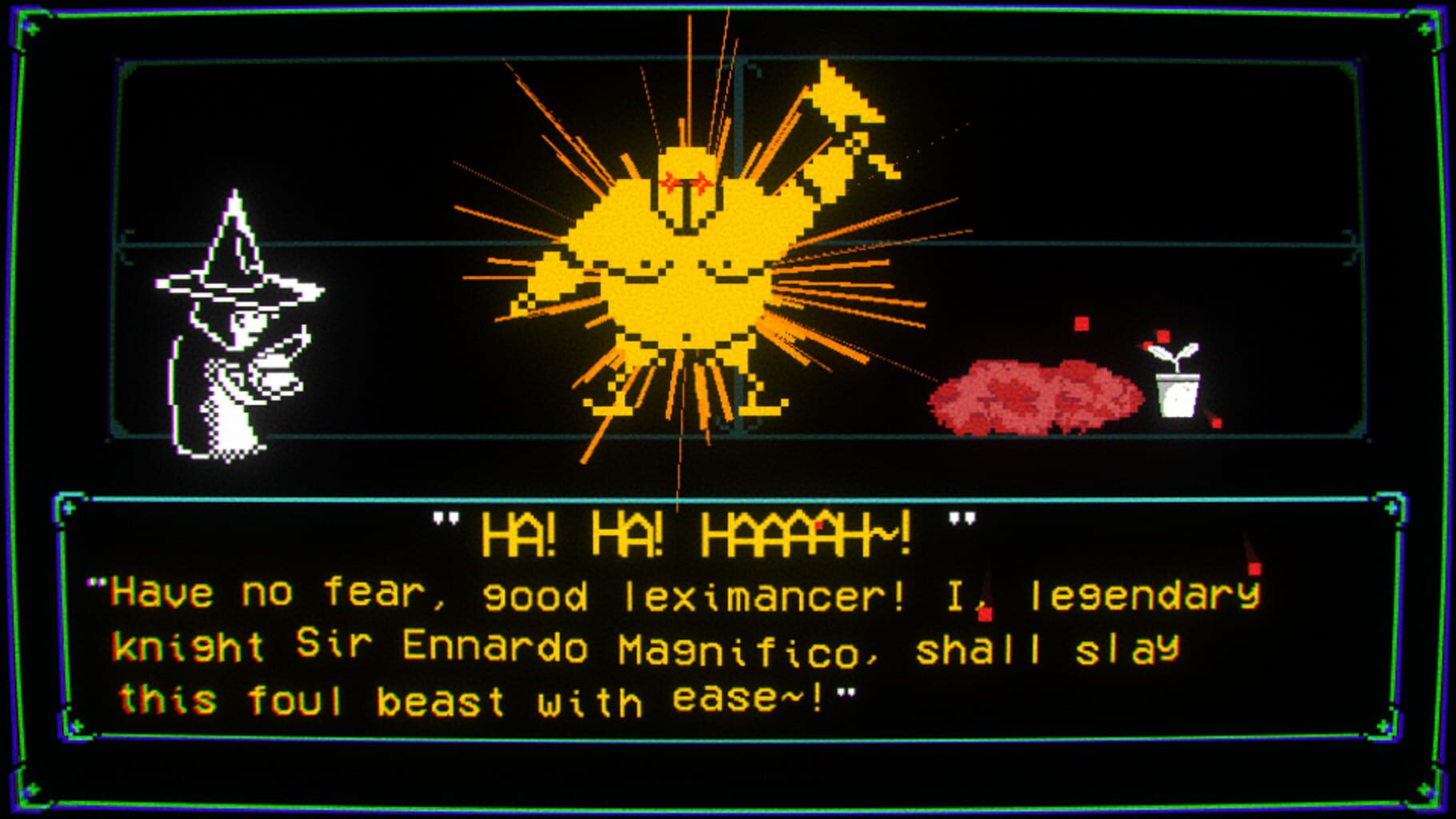The image size is (1456, 819).
Task: Click the knight's raised axe weapon
Action: 840,104
